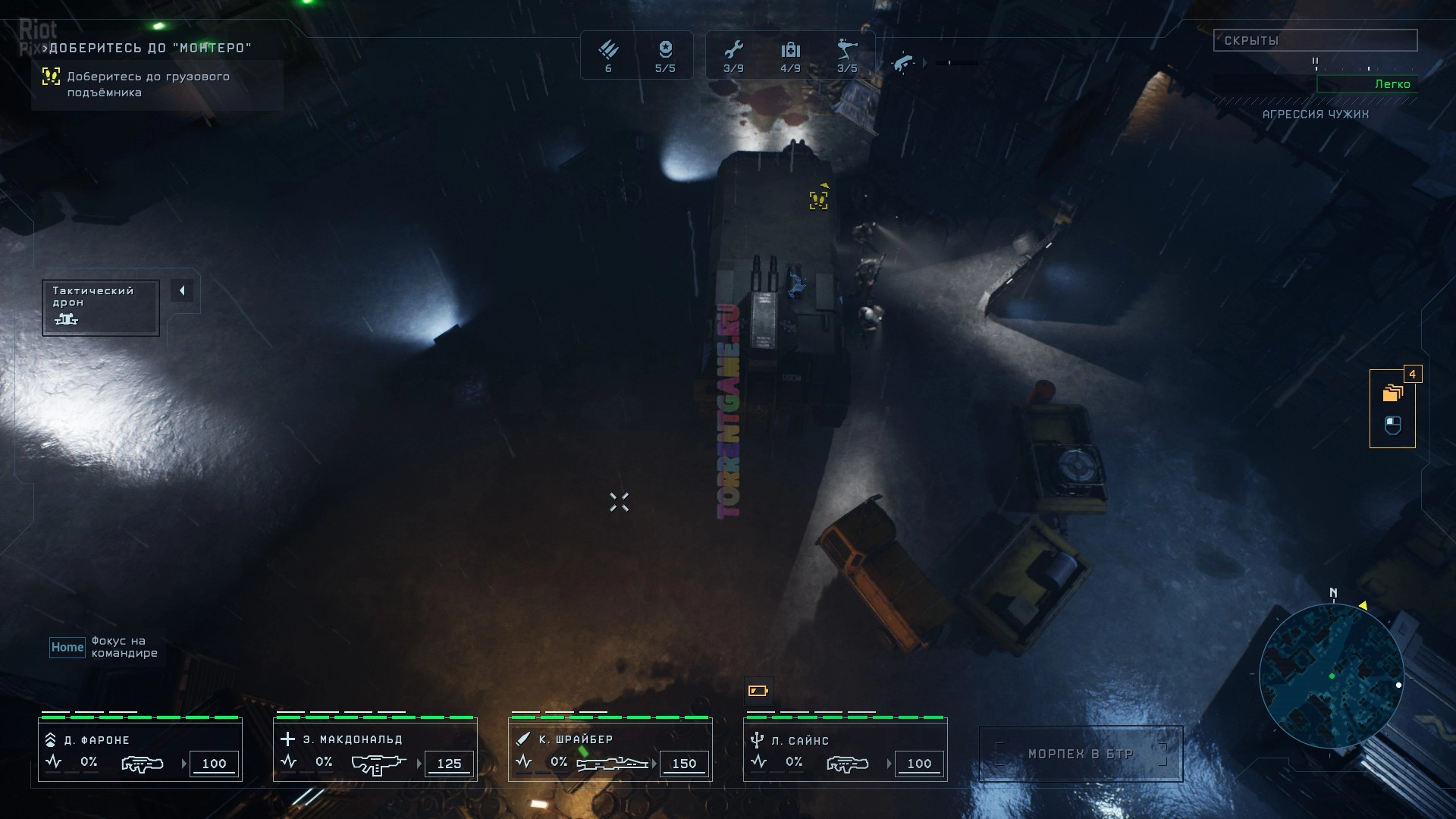The image size is (1456, 819).
Task: Click the alien aggression level bar
Action: coord(1367,84)
